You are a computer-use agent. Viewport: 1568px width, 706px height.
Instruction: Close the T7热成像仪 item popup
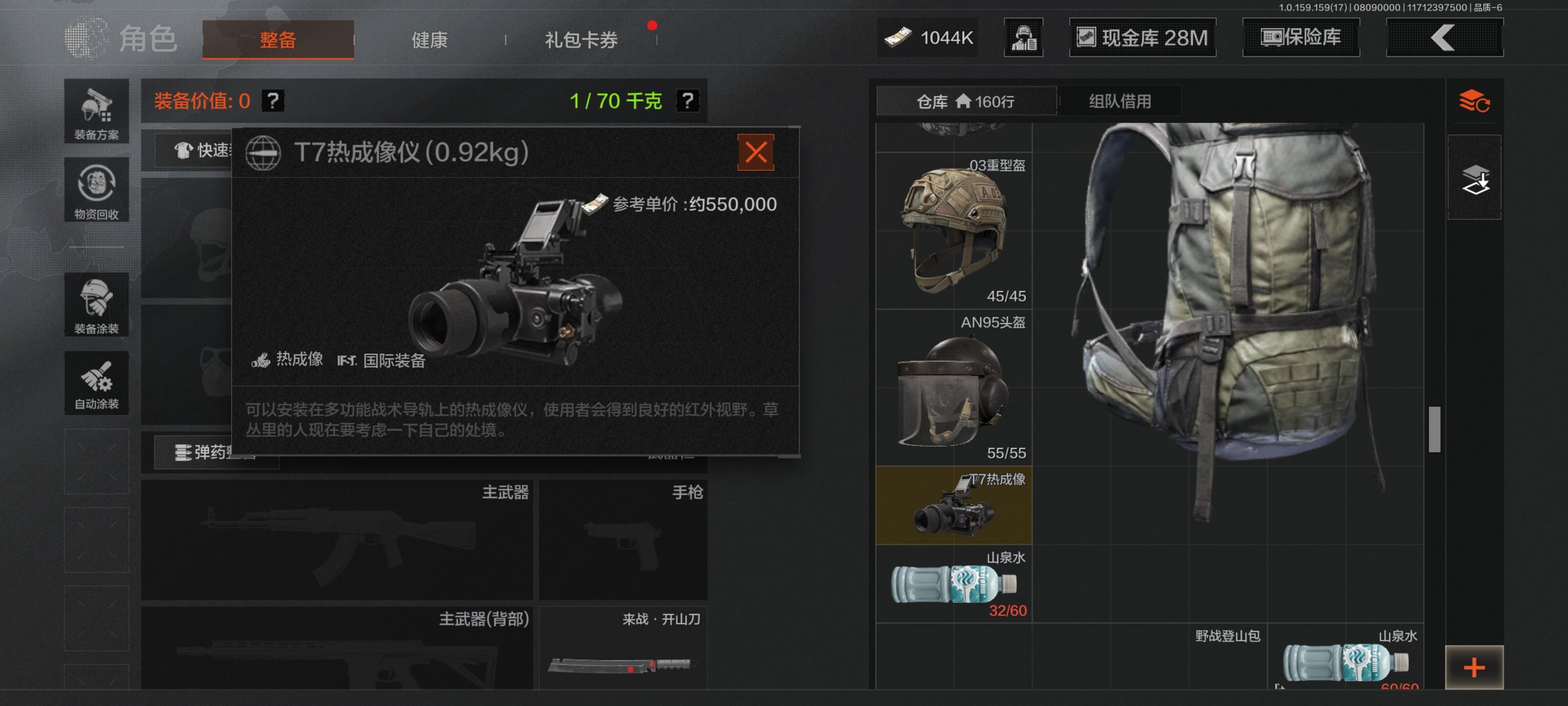[x=756, y=152]
